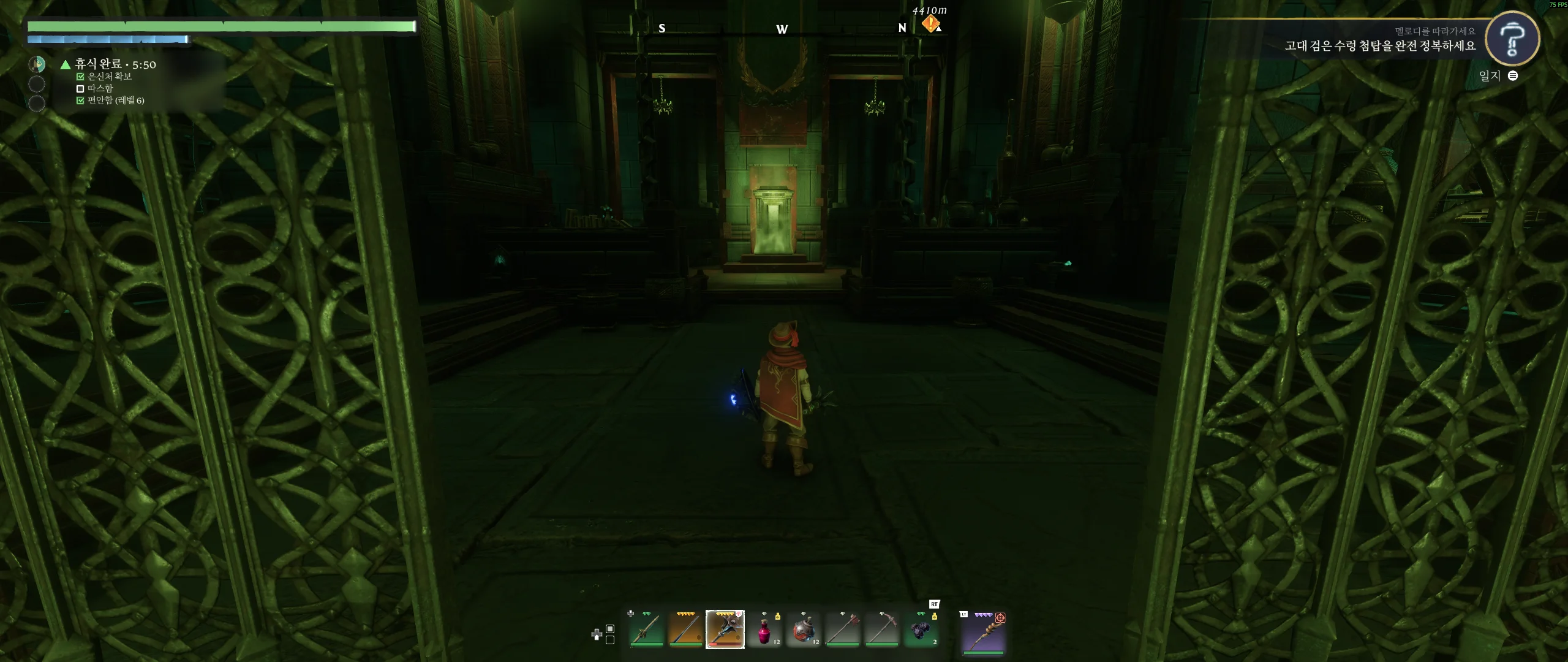Select the dark ore chunks slot
The image size is (1568, 662).
921,630
